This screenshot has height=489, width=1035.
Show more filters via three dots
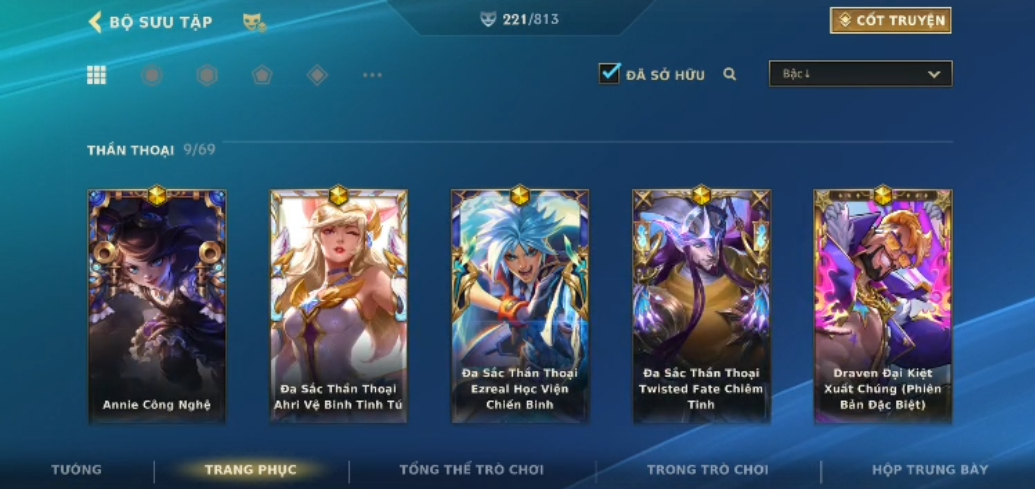pos(372,75)
